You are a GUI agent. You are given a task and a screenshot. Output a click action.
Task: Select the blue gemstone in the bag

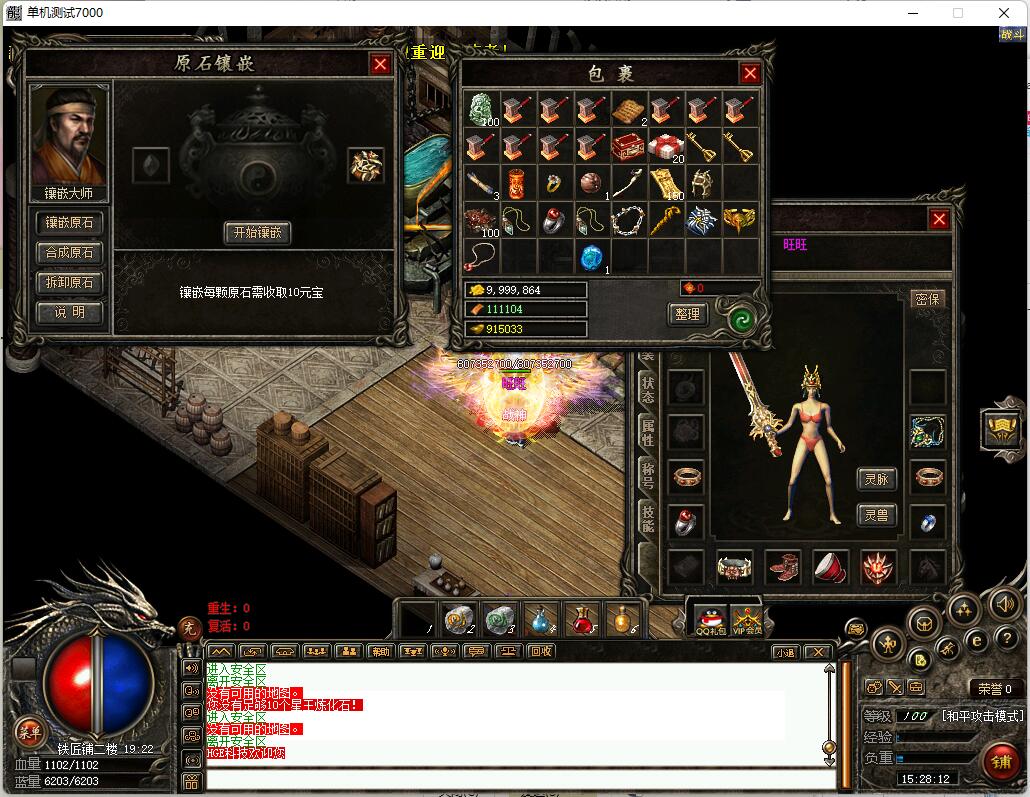click(592, 257)
